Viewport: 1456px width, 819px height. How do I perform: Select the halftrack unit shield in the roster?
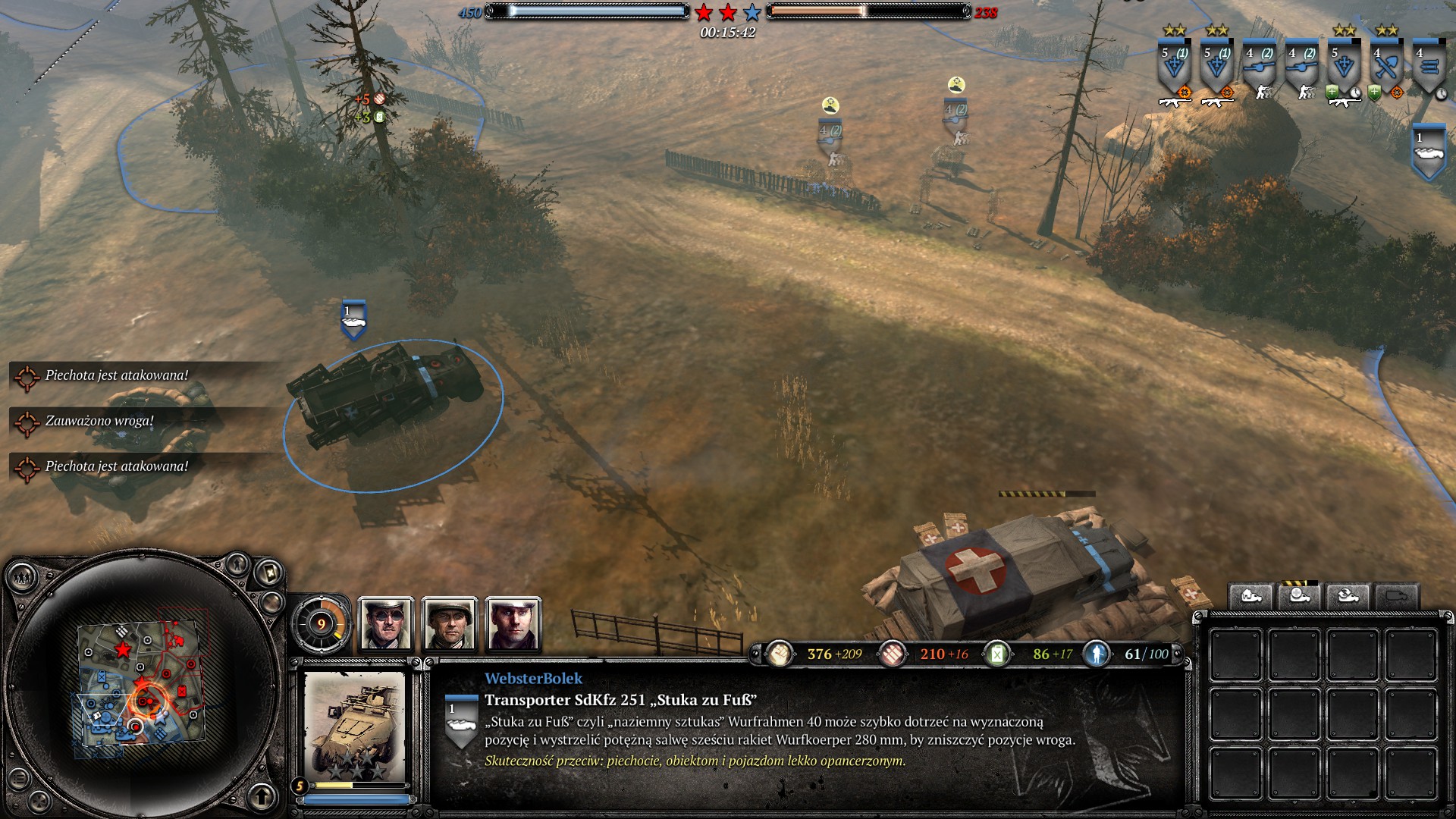[1428, 152]
